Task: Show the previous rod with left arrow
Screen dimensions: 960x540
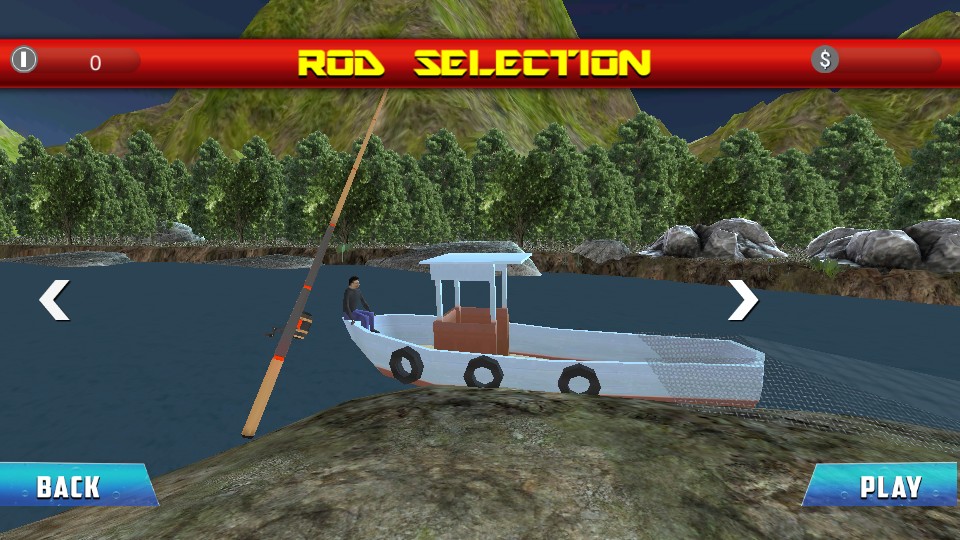Action: (54, 300)
